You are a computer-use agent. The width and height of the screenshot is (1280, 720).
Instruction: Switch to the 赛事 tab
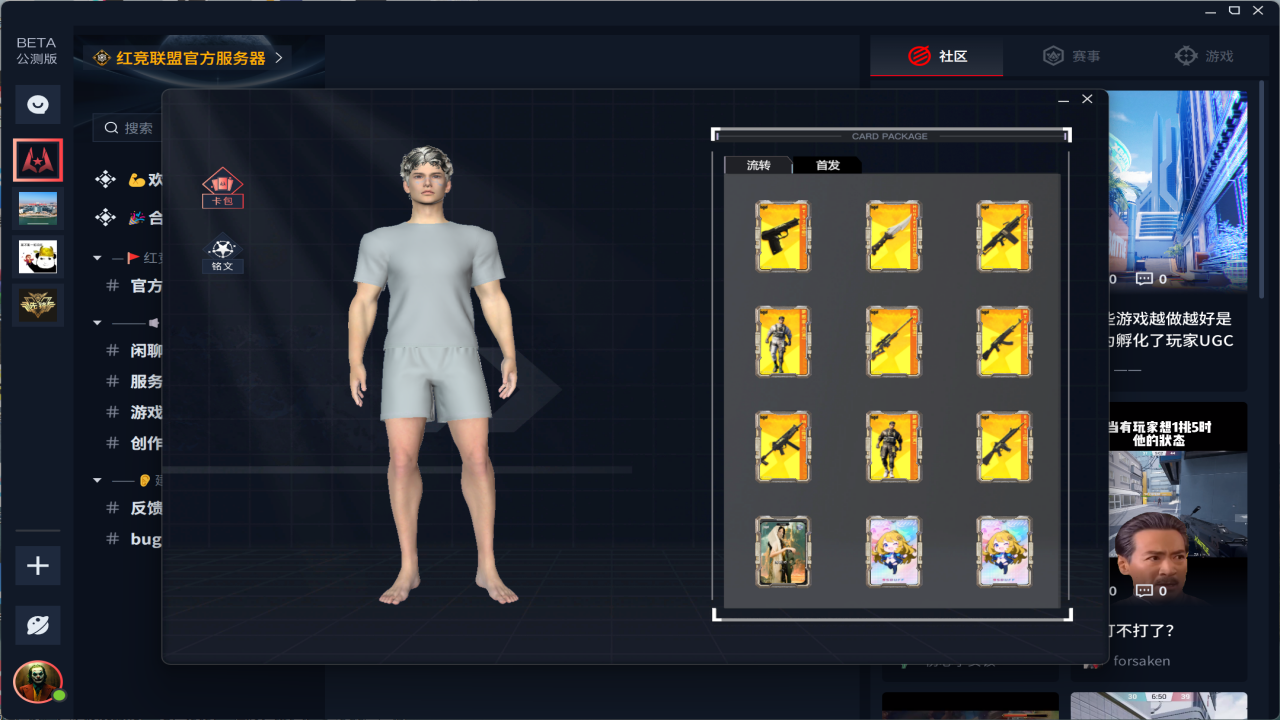click(1071, 57)
